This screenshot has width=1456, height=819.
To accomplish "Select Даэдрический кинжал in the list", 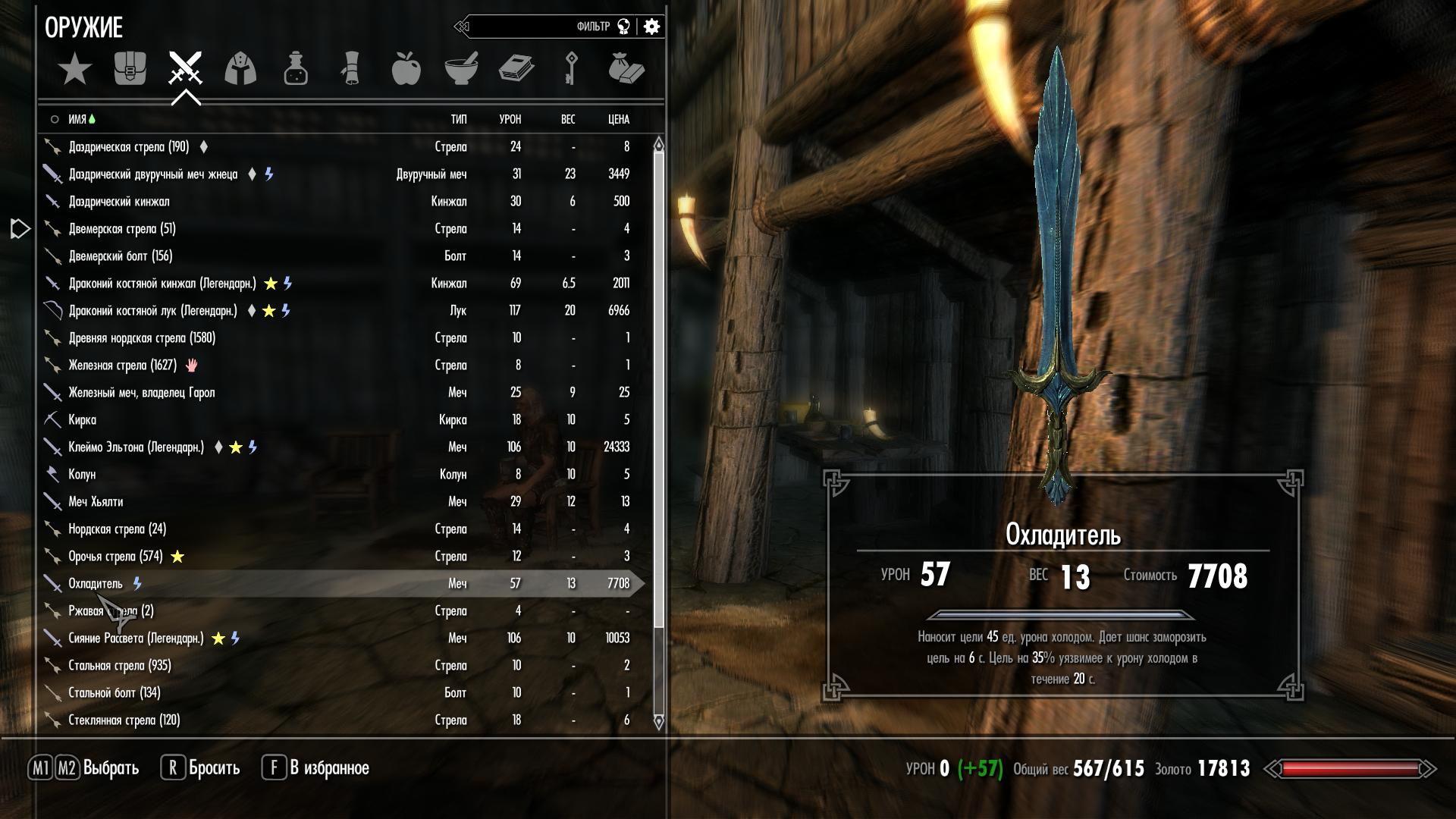I will 119,202.
